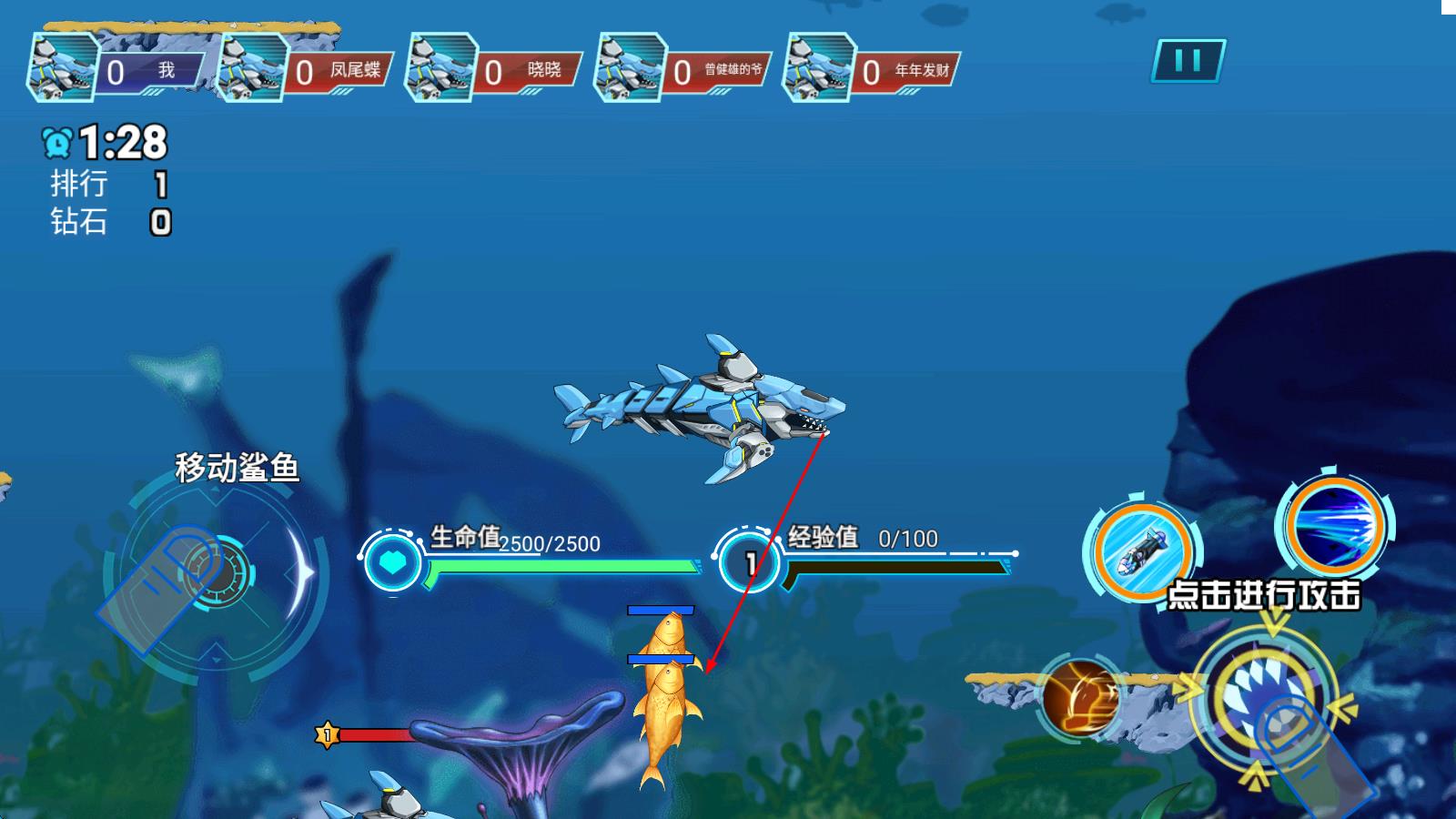1456x819 pixels.
Task: Use the blue dash skill
Action: [1335, 525]
